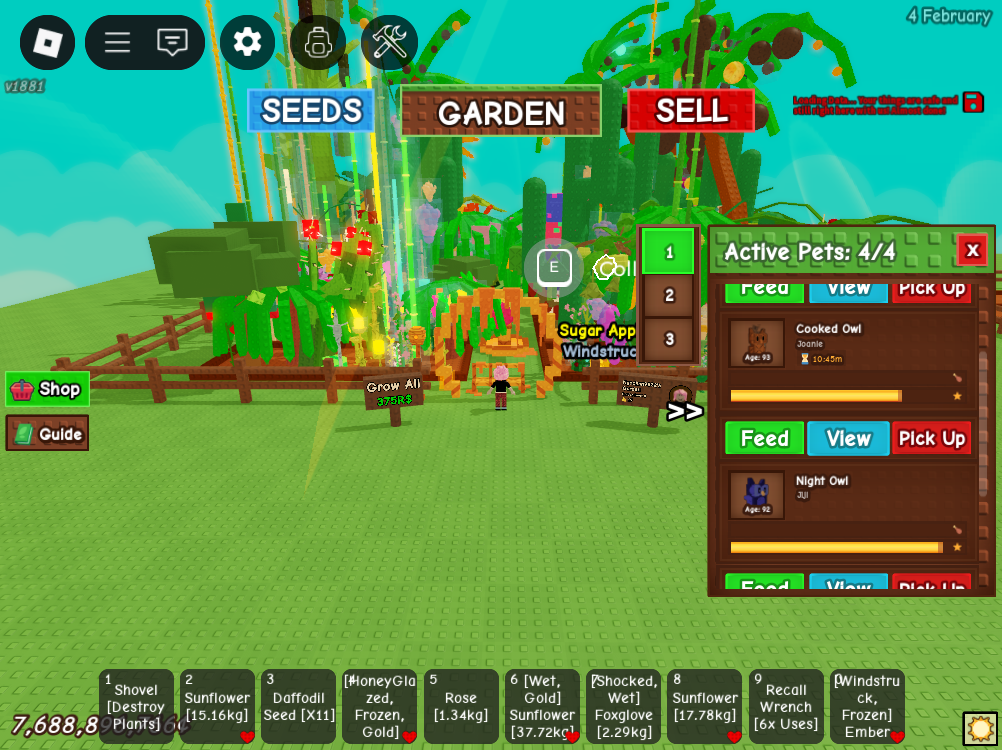
Task: Close the Active Pets panel
Action: point(971,250)
